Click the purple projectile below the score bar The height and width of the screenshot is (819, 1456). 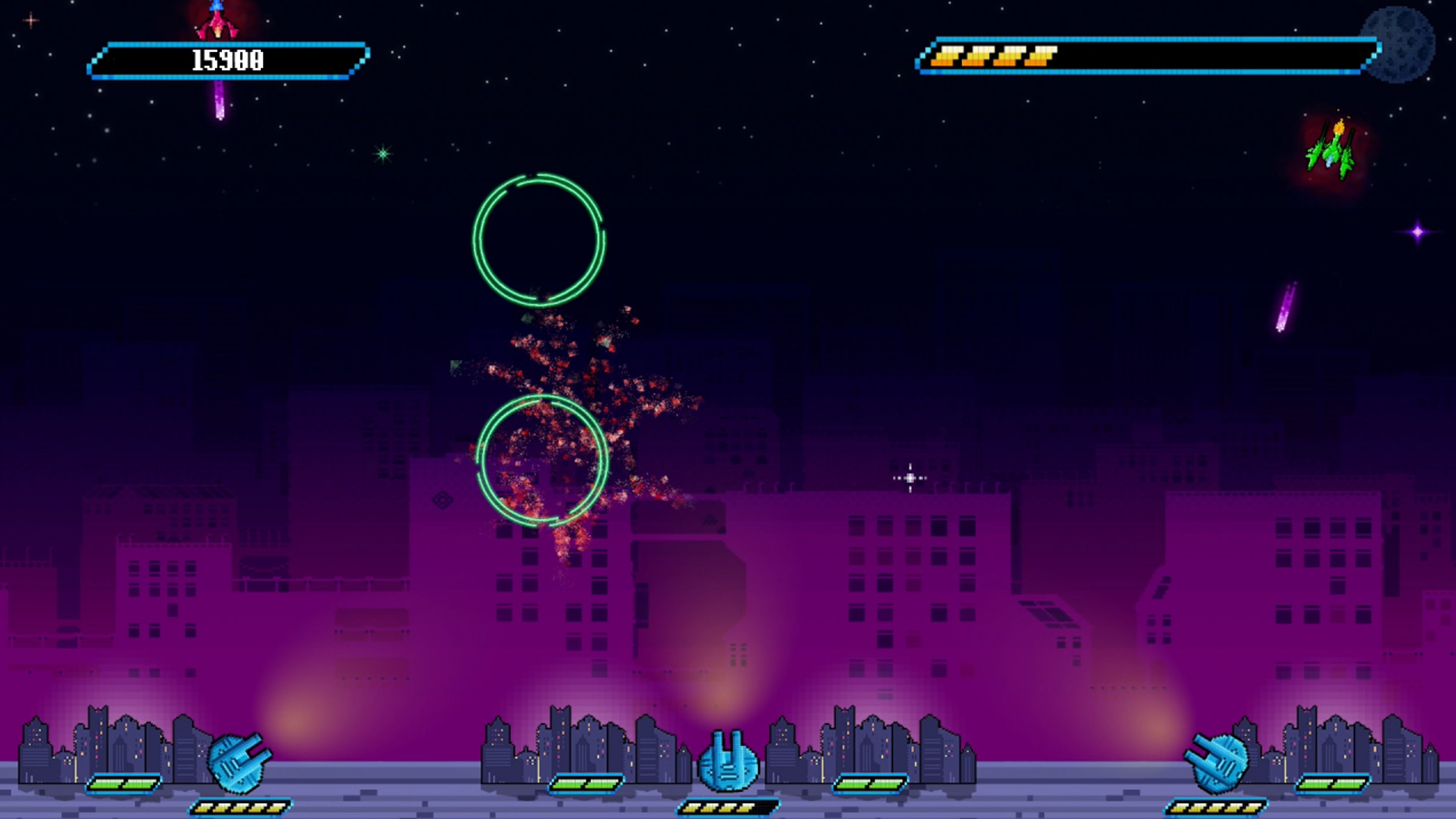coord(219,105)
